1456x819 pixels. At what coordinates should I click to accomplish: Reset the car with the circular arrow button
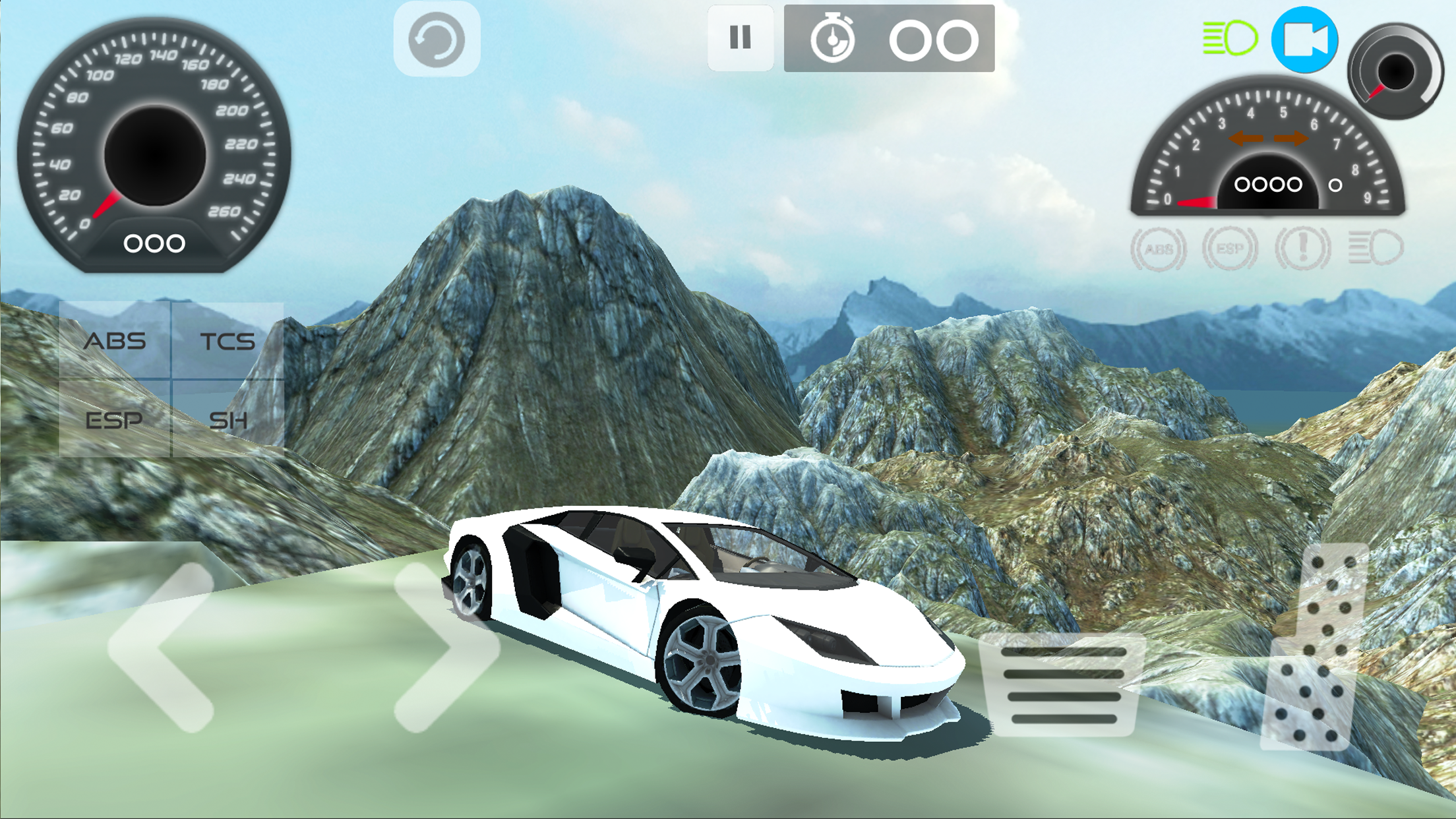[437, 40]
